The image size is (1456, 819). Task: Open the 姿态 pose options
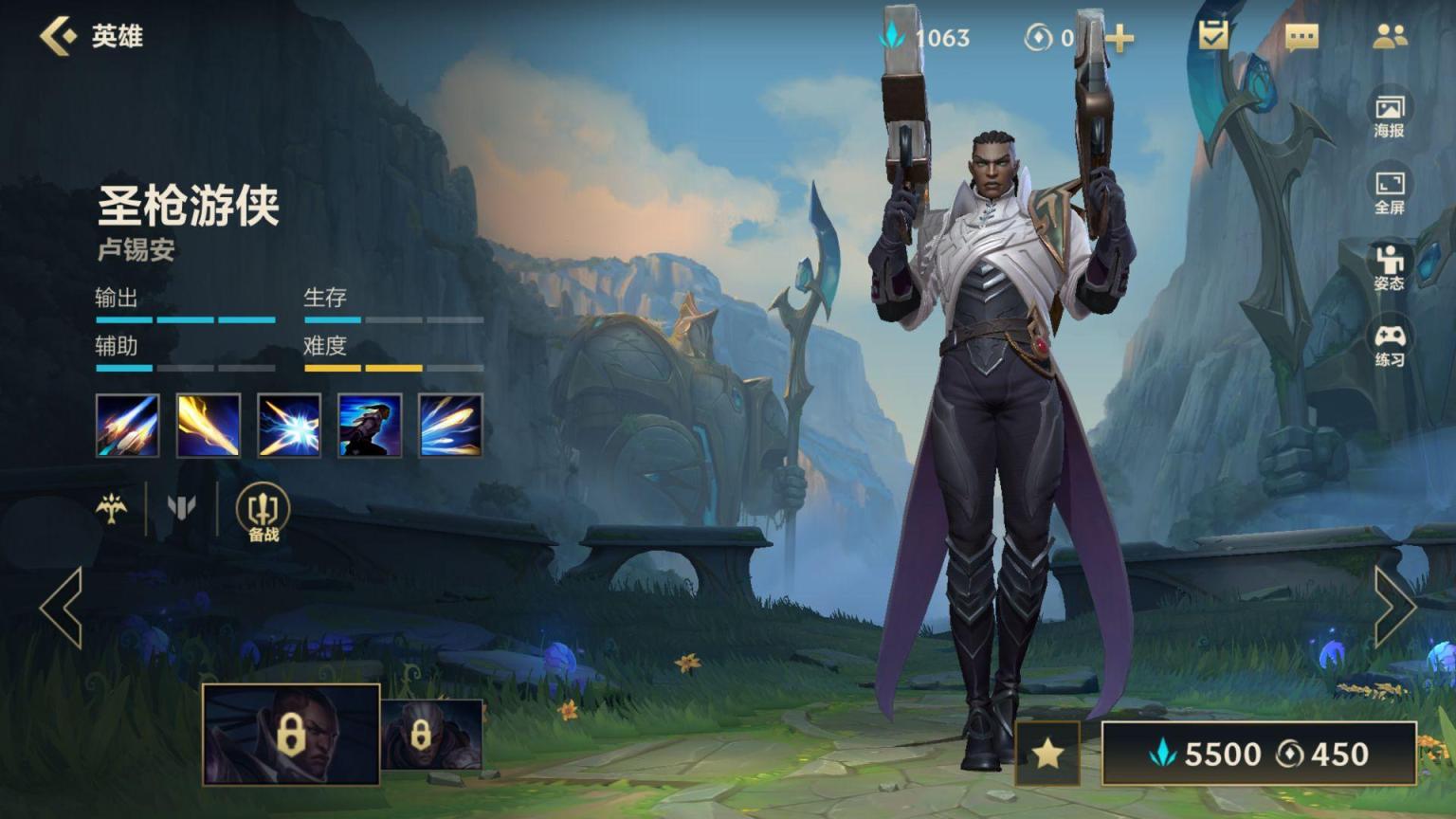click(1389, 268)
